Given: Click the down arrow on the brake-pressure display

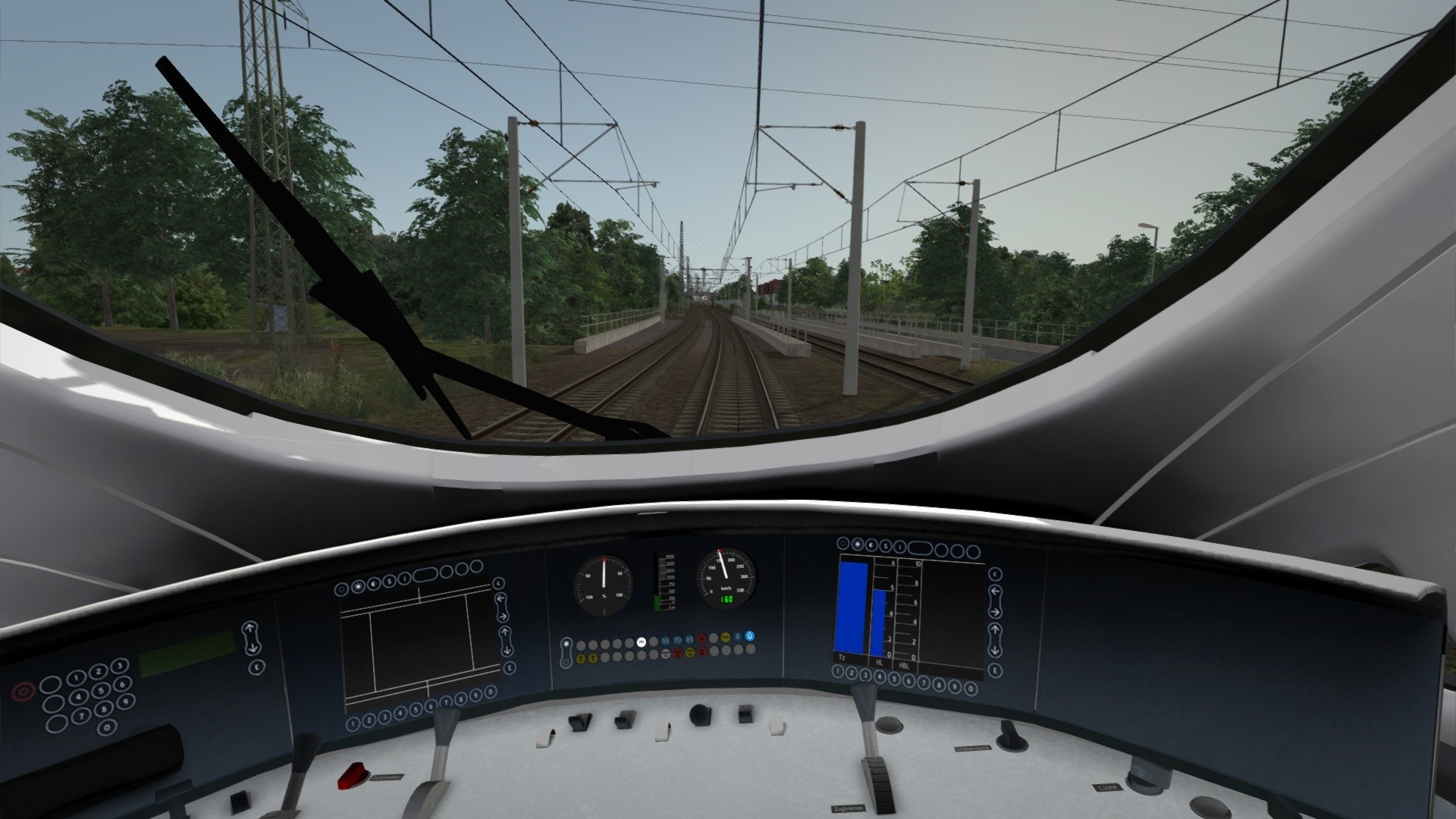Looking at the screenshot, I should pyautogui.click(x=996, y=651).
